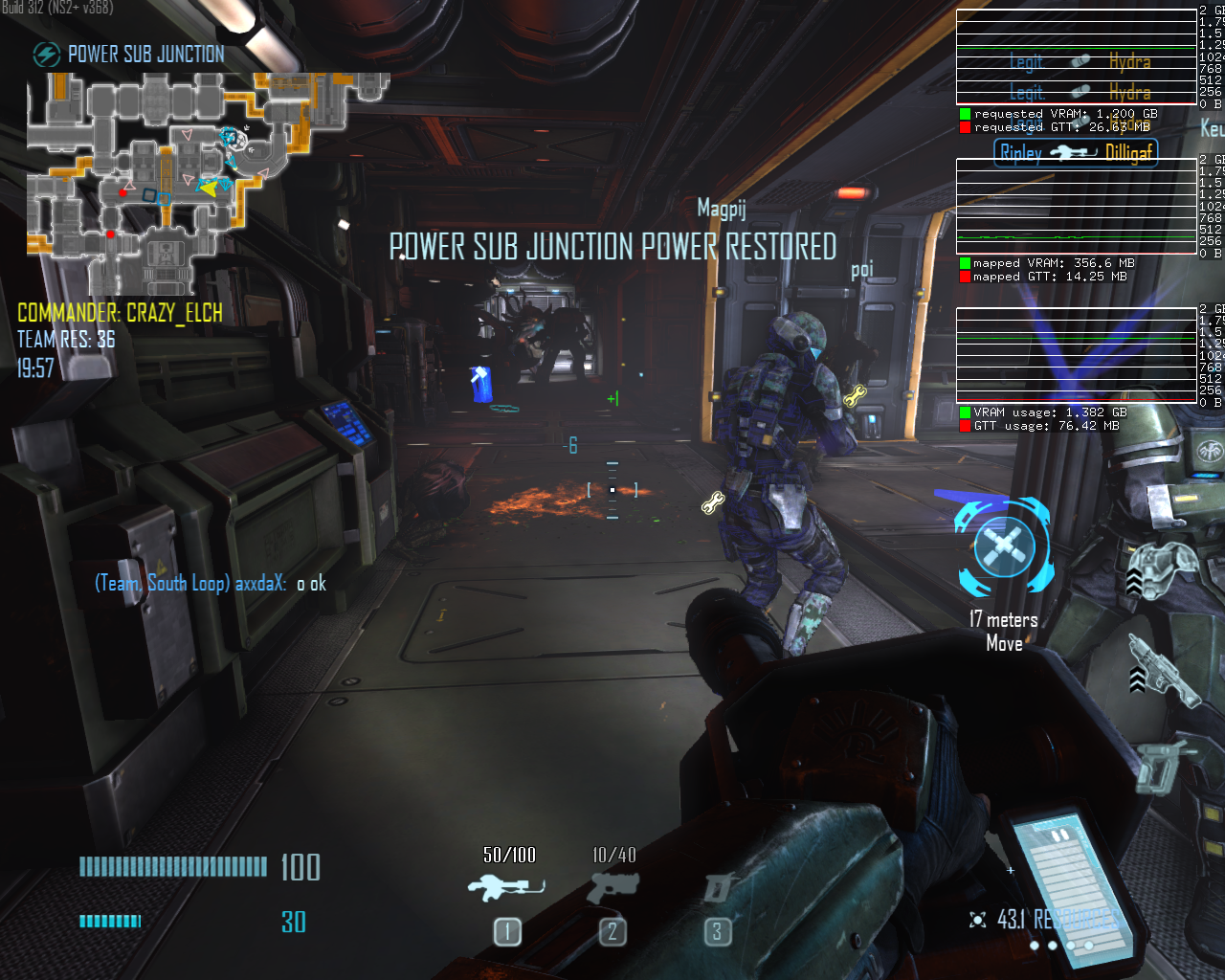Click the yellow player arrow on the minimap

208,189
